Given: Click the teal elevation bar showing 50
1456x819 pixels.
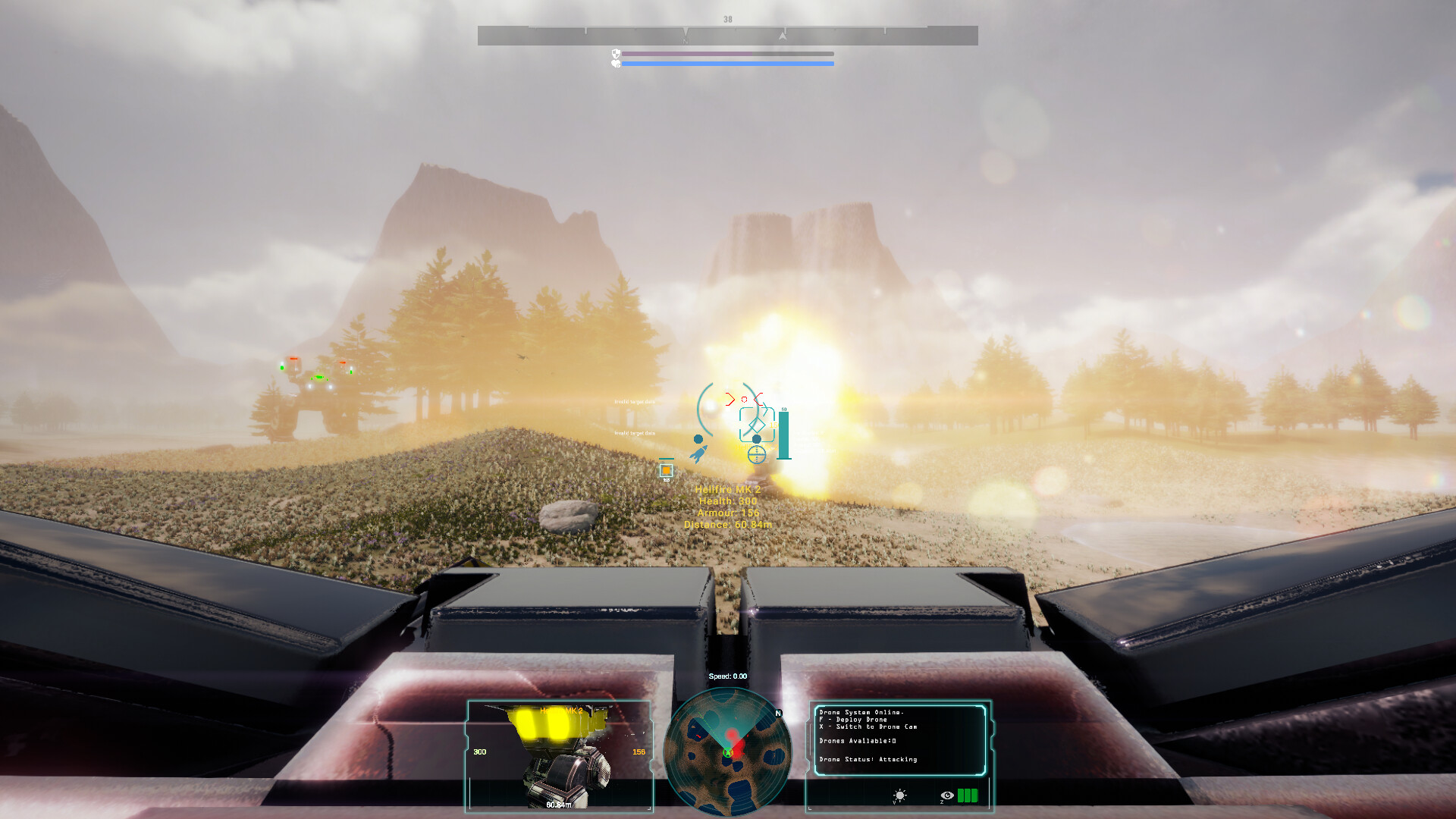Looking at the screenshot, I should point(784,435).
